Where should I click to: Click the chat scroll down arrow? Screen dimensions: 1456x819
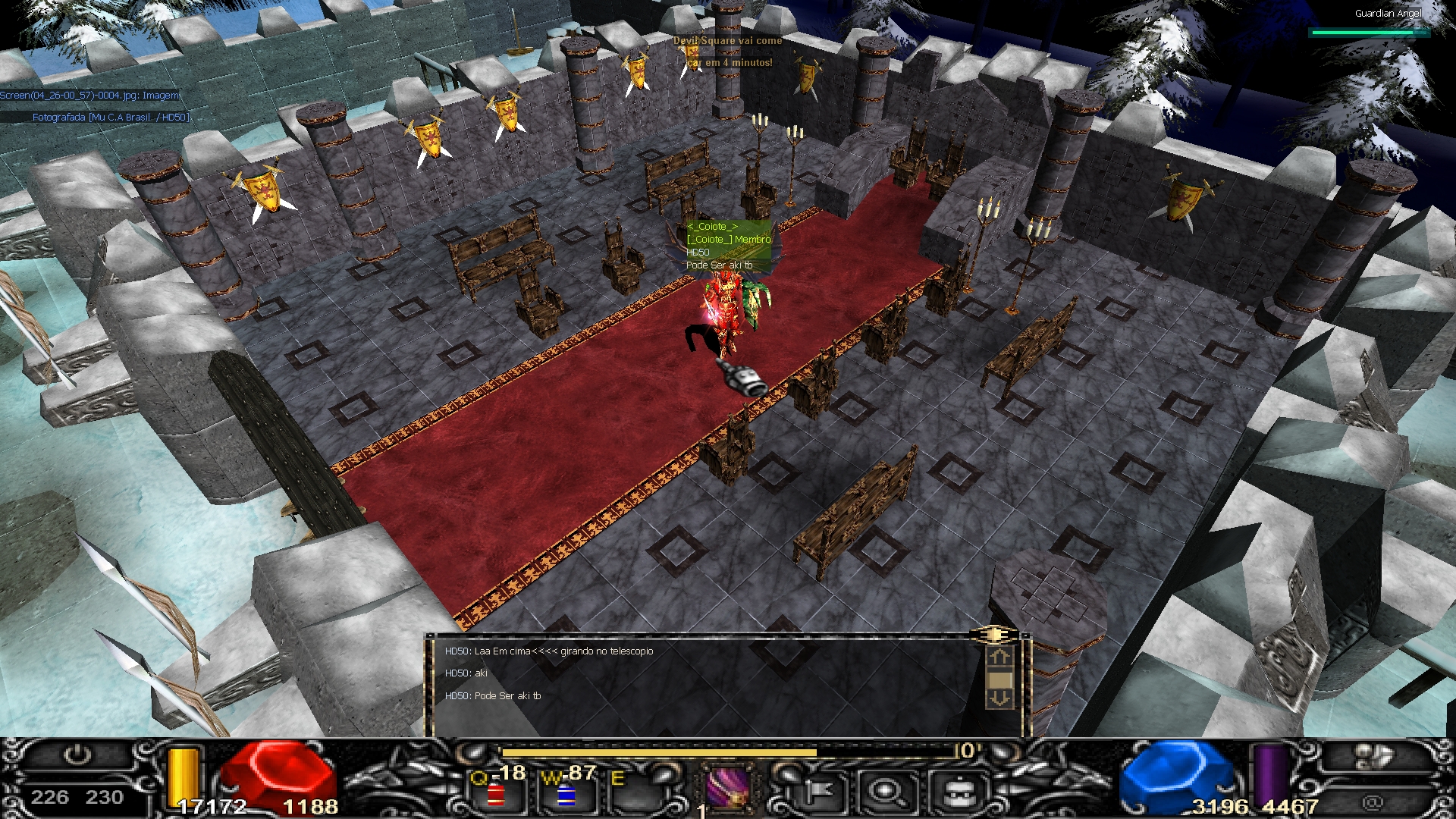coord(999,698)
